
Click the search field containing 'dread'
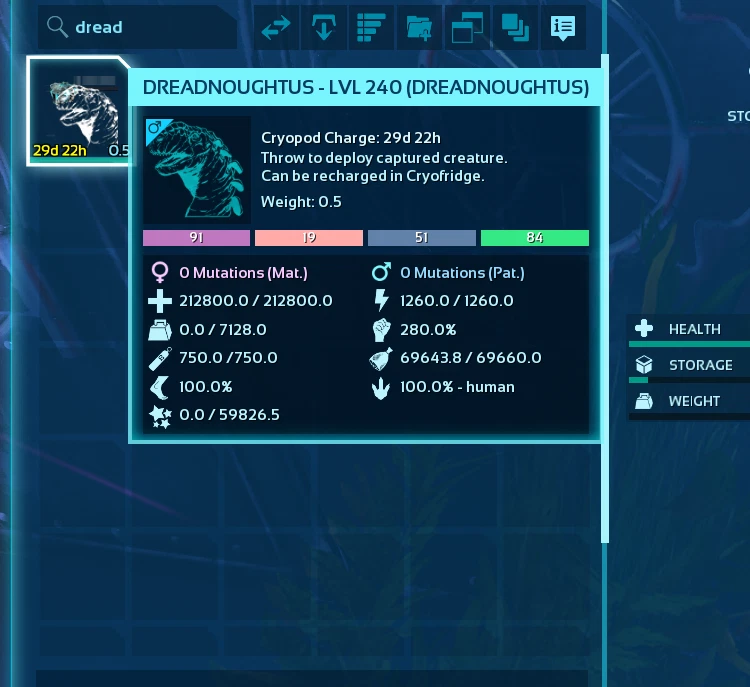pos(140,28)
